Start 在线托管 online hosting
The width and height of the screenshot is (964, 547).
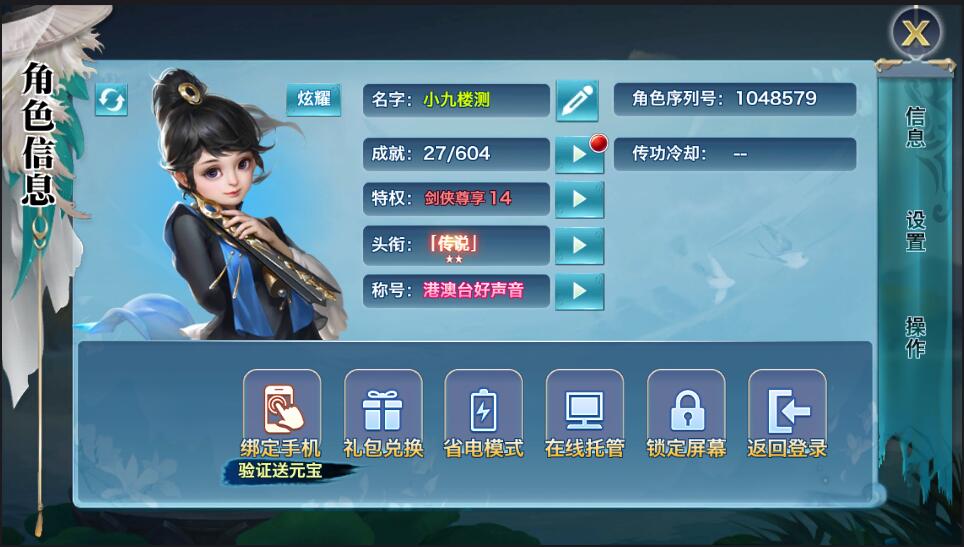tap(584, 408)
